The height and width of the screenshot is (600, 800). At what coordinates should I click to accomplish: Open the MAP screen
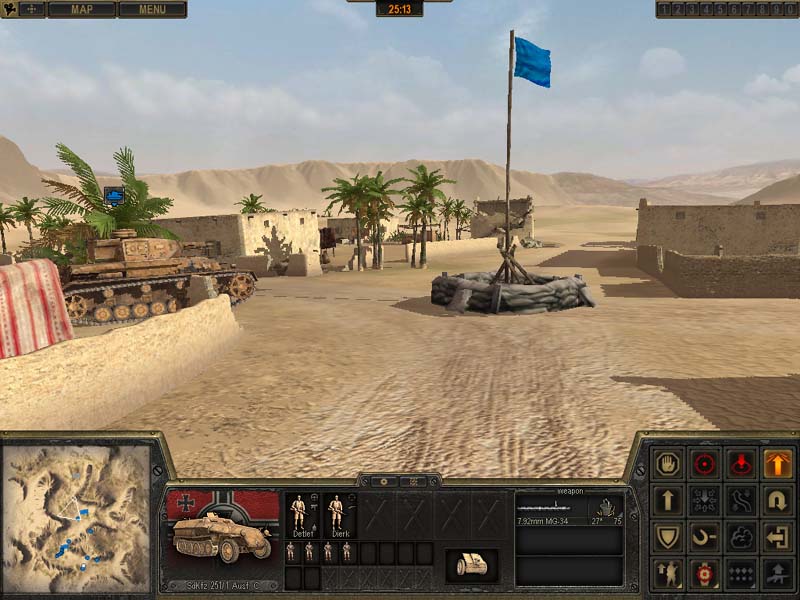81,10
